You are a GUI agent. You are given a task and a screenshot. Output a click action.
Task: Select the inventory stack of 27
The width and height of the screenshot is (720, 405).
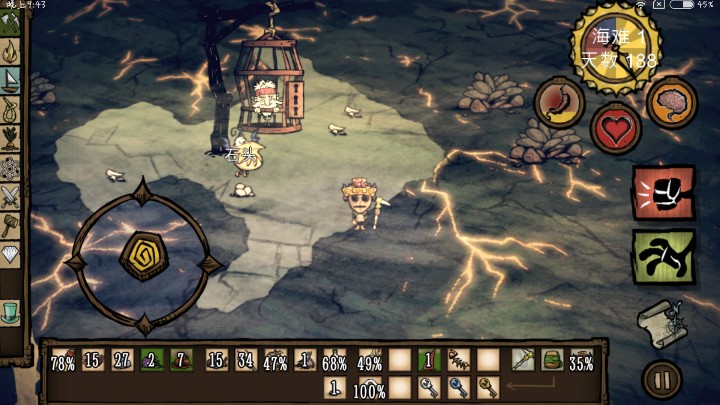(123, 361)
